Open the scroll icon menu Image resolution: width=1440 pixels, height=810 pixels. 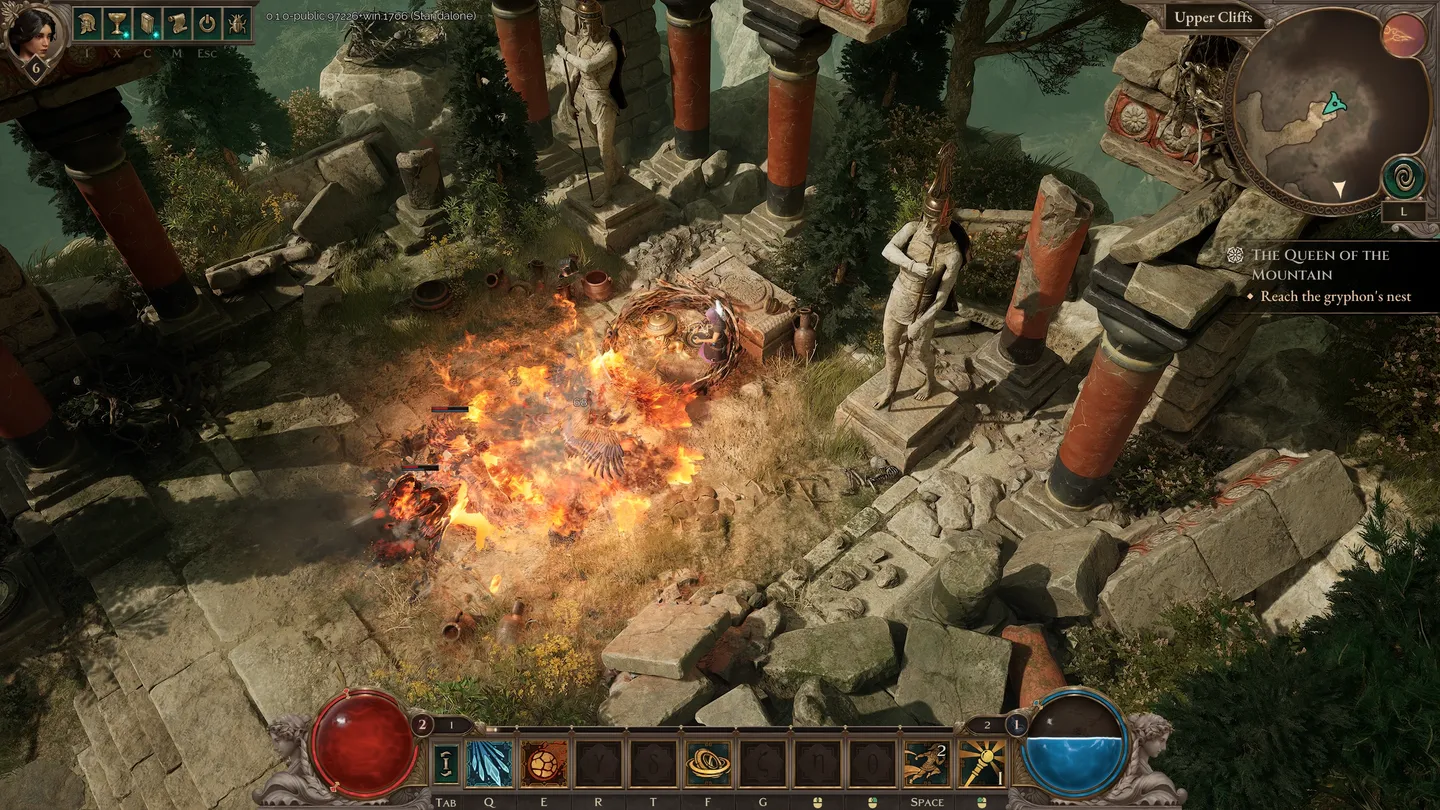(x=178, y=23)
